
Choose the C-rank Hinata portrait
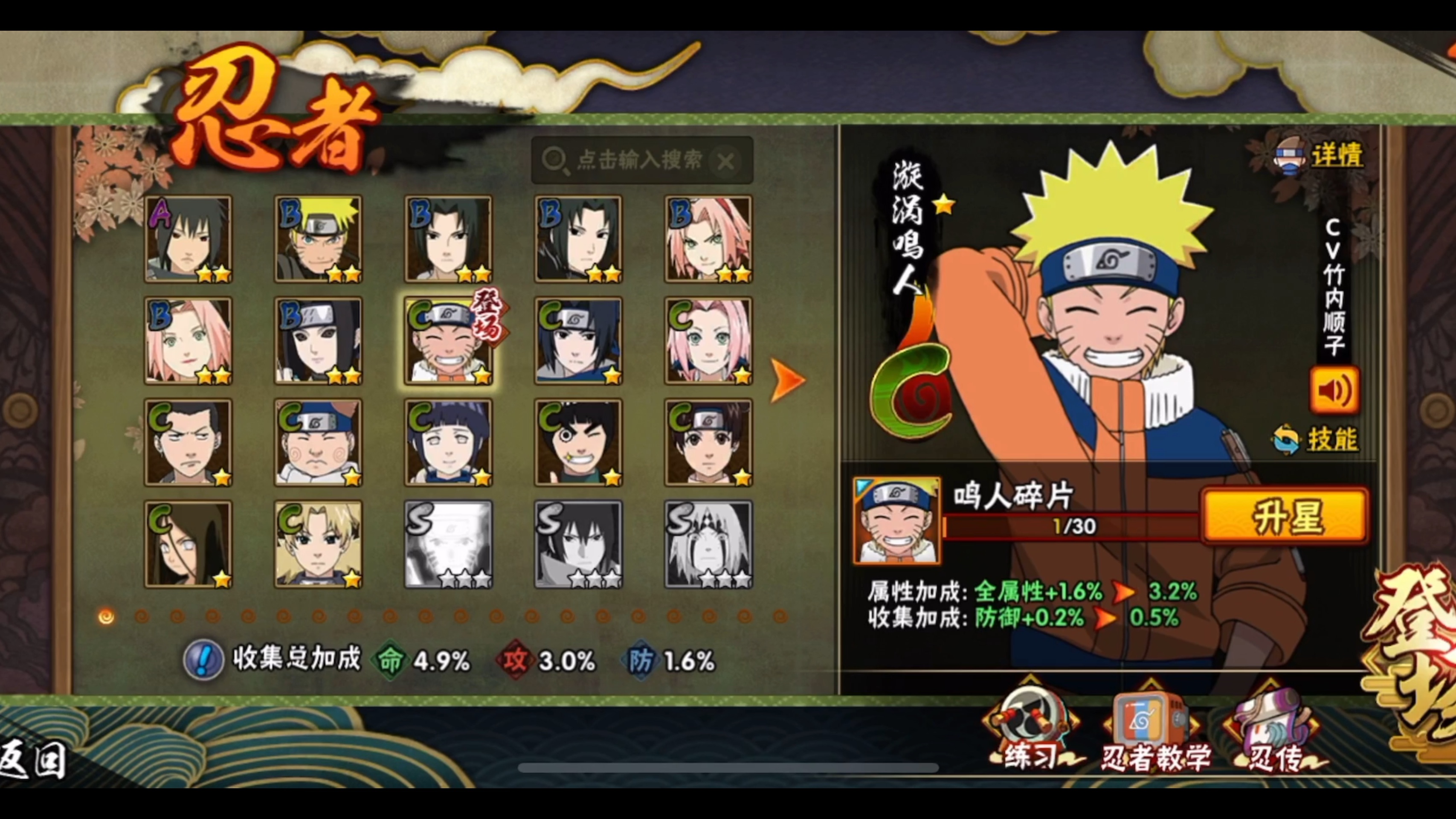[448, 443]
